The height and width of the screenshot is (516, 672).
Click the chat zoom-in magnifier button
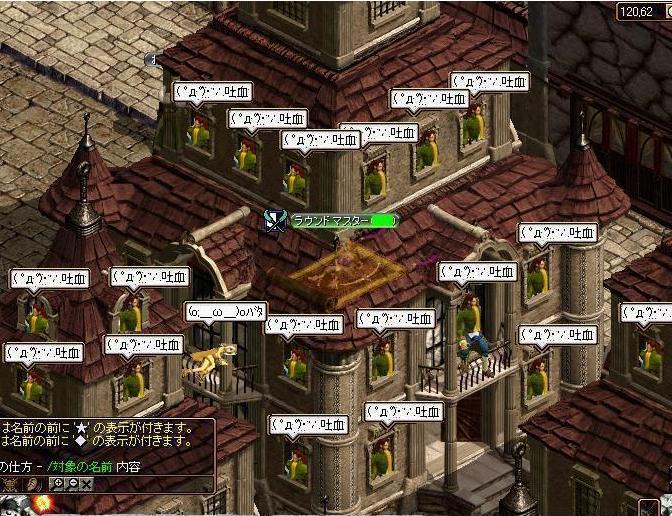point(57,483)
